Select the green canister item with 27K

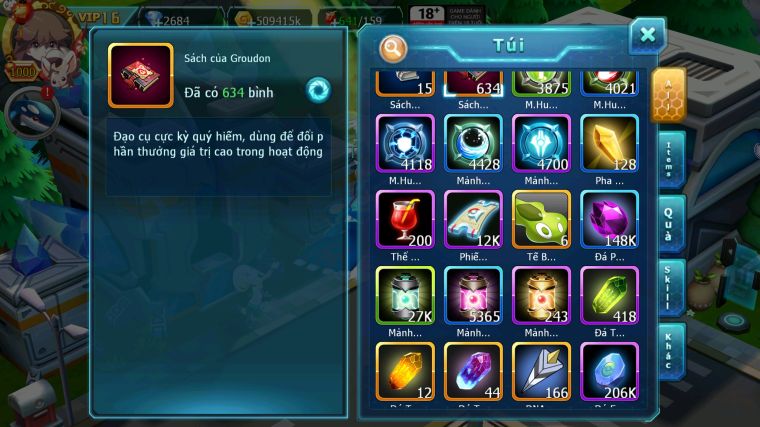point(404,295)
